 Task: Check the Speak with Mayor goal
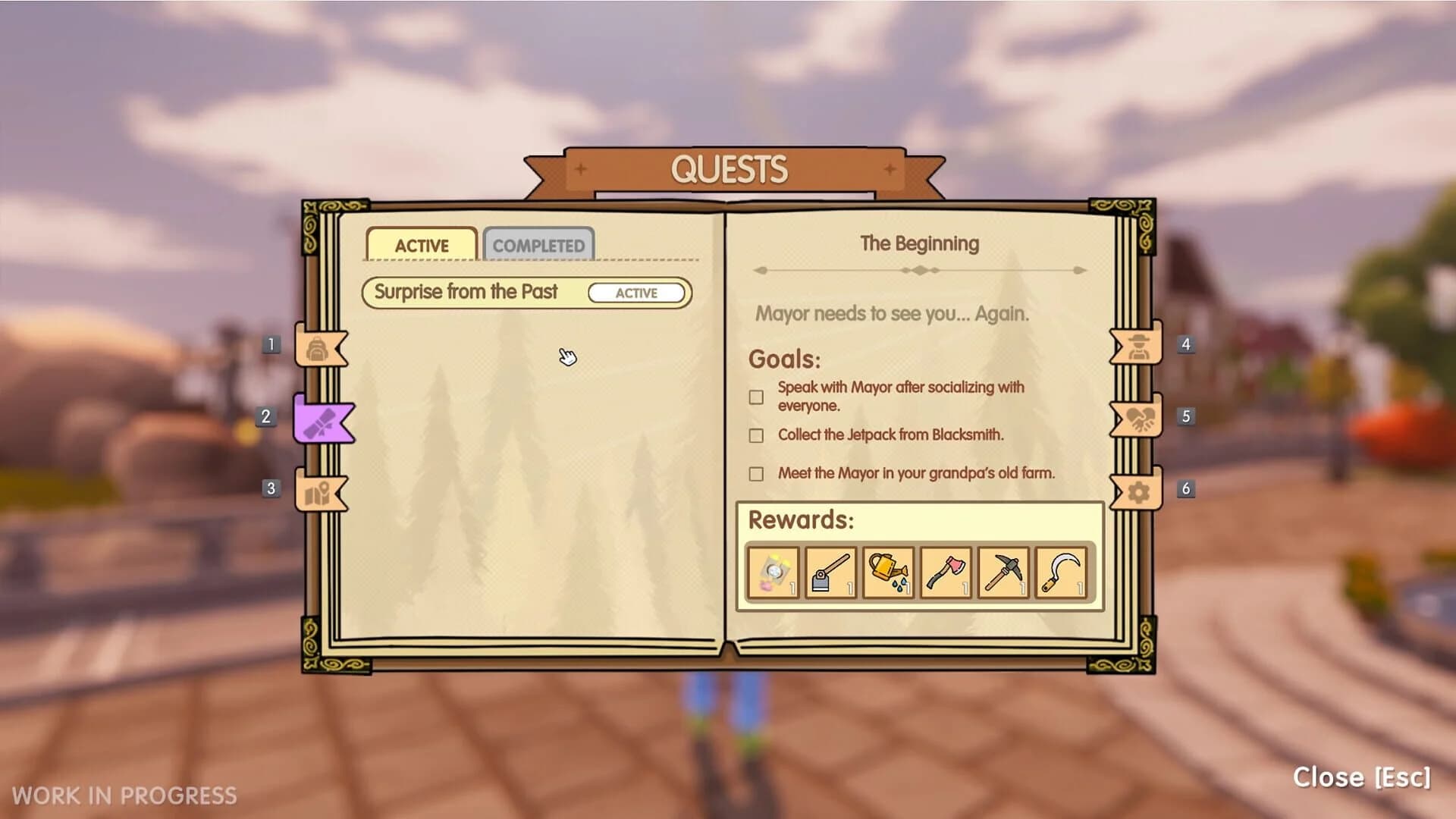point(755,396)
